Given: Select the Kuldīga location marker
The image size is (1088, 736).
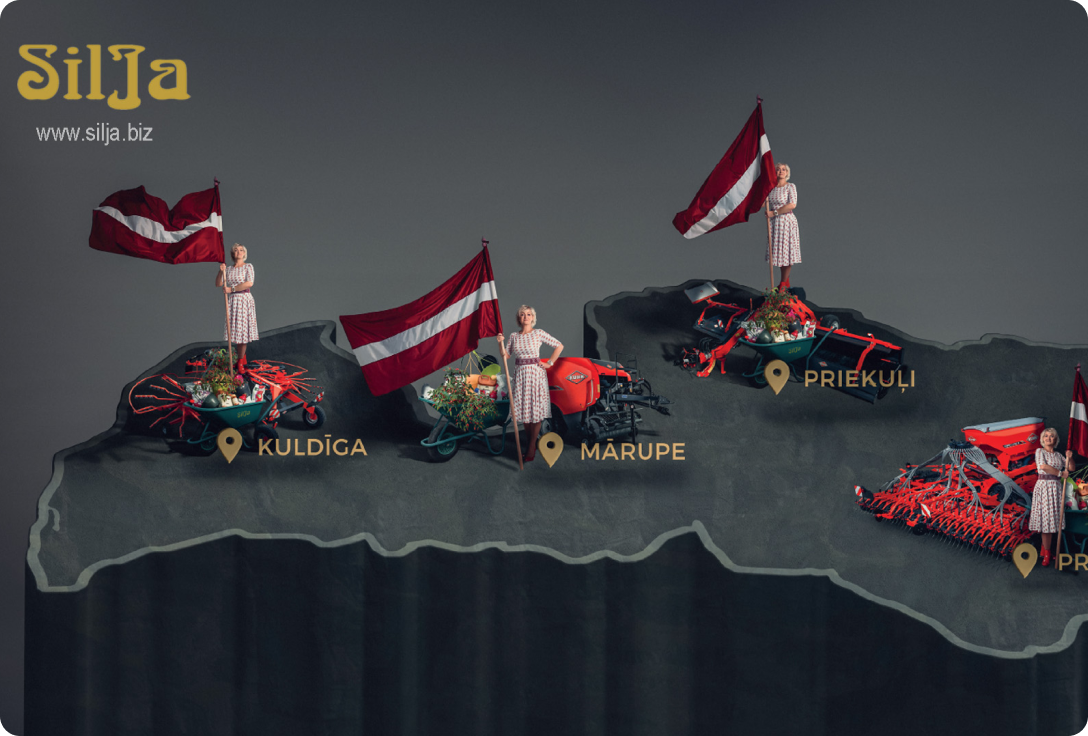Looking at the screenshot, I should [x=230, y=444].
